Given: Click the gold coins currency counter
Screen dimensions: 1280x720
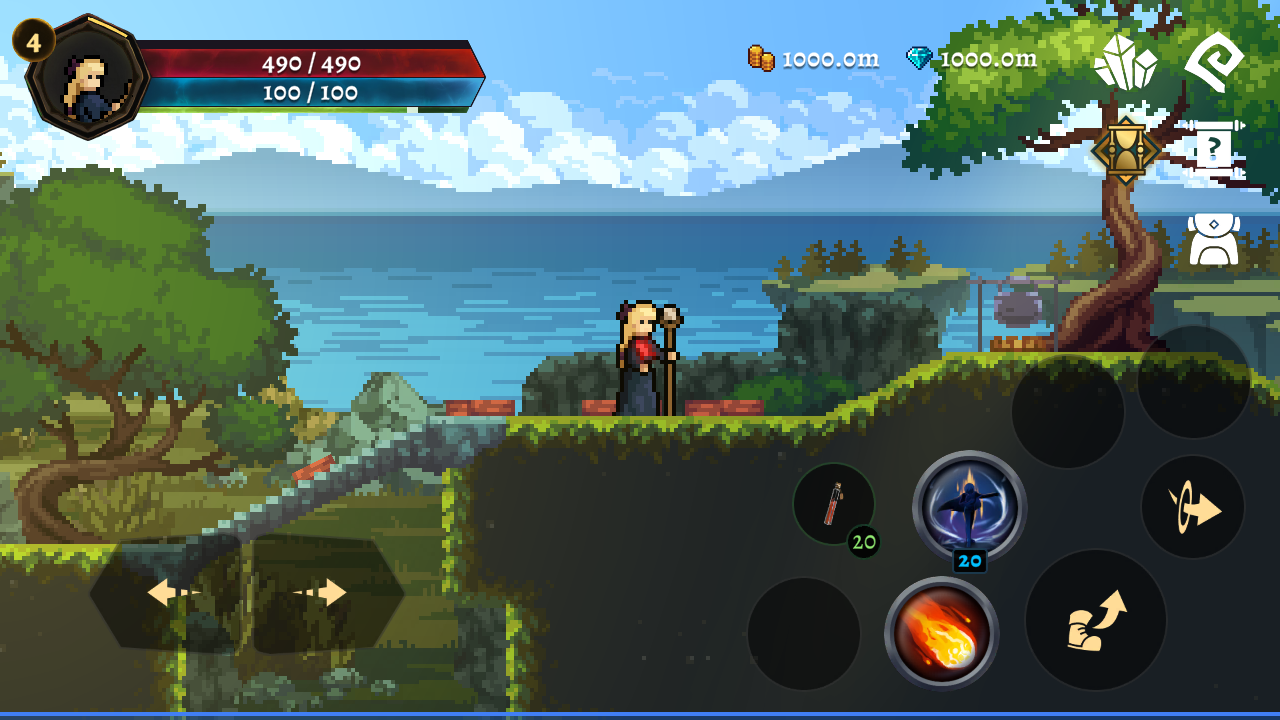Looking at the screenshot, I should tap(814, 59).
